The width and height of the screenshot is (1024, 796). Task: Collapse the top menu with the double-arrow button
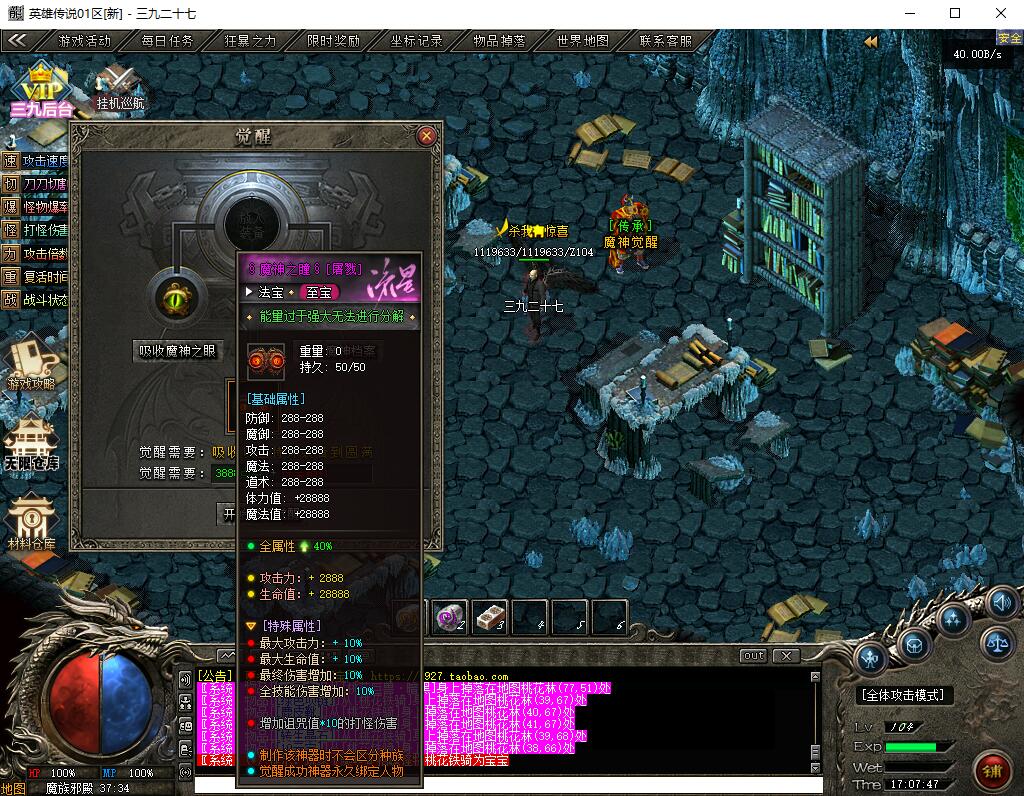[17, 41]
